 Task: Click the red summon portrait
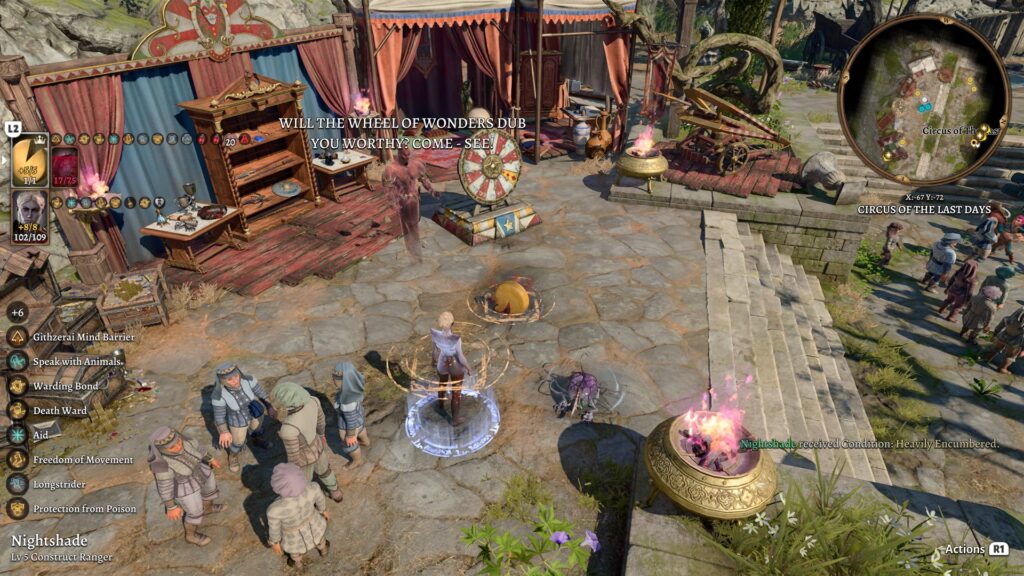point(65,165)
